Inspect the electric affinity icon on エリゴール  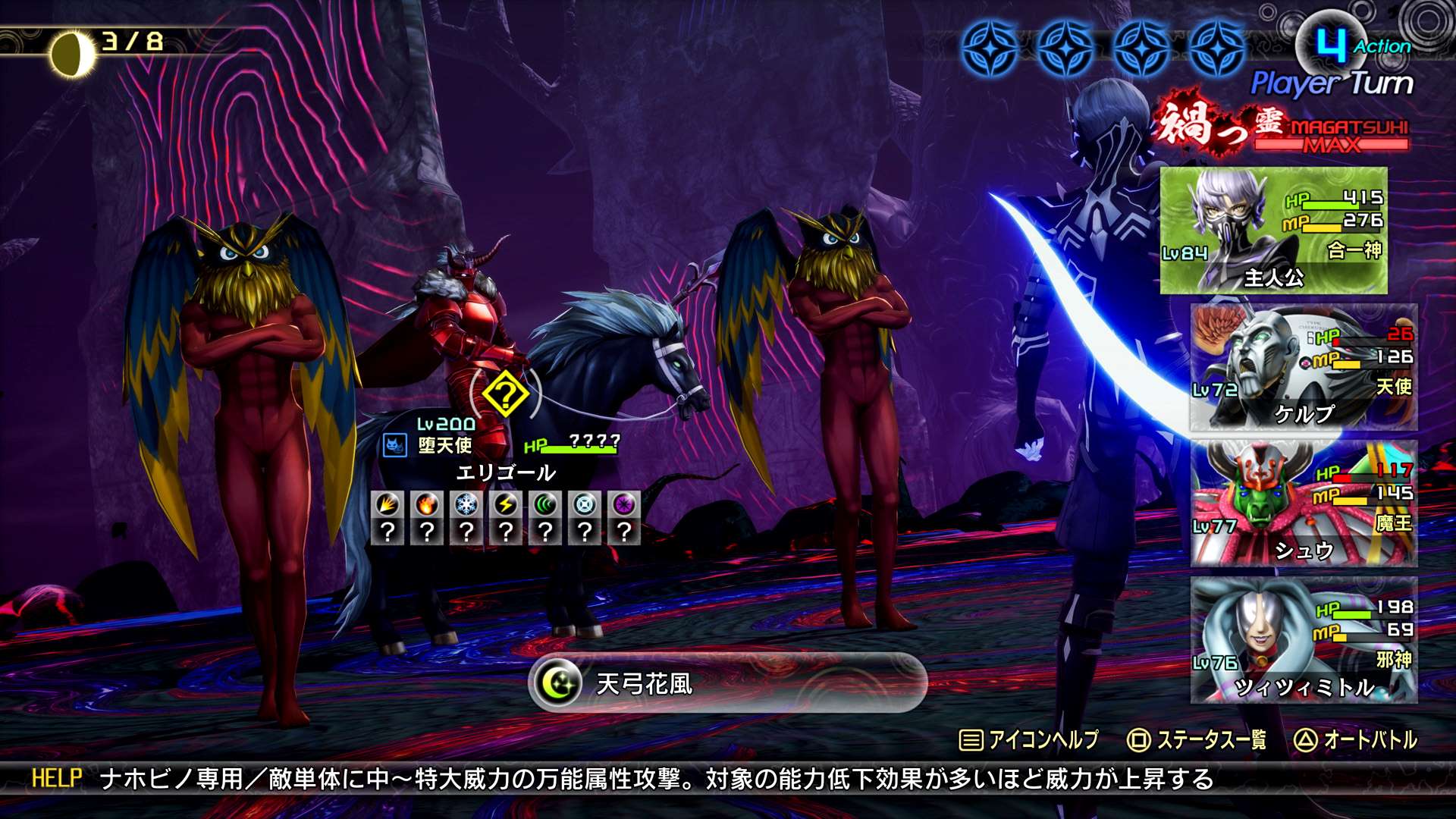click(506, 504)
